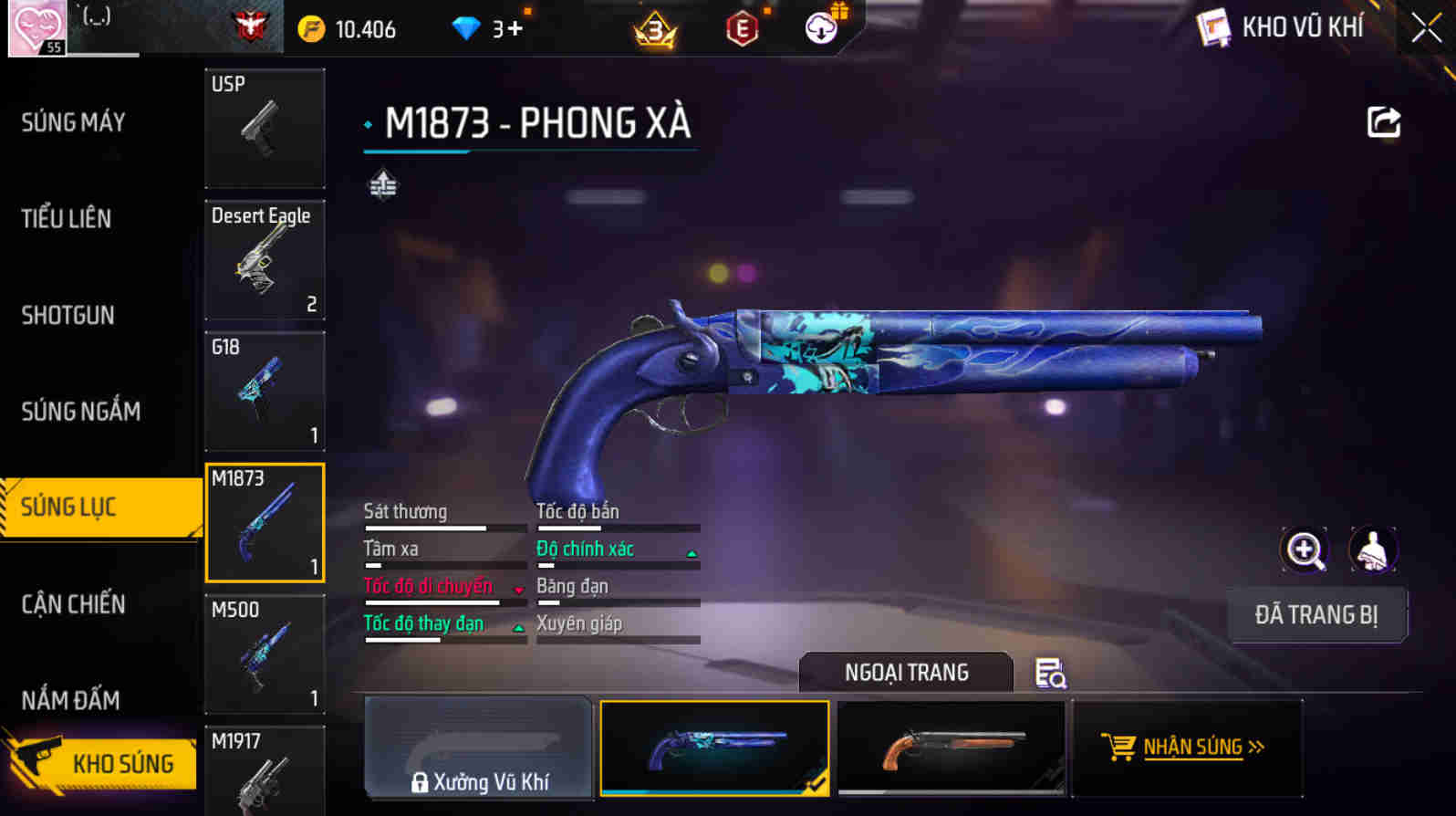
Task: Open the locked Xưởng Vũ Khí panel
Action: (478, 748)
